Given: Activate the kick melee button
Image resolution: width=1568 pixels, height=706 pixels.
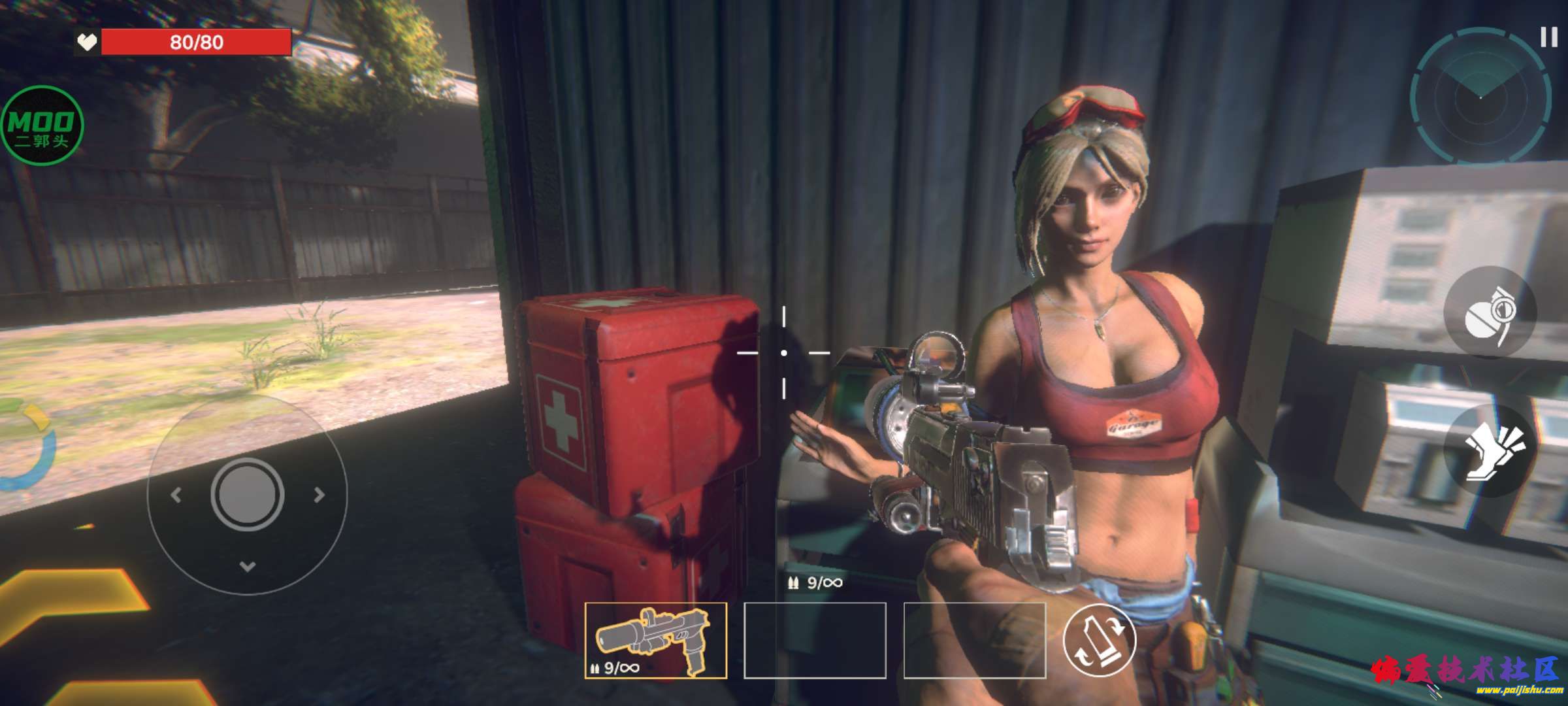Looking at the screenshot, I should coord(1490,450).
